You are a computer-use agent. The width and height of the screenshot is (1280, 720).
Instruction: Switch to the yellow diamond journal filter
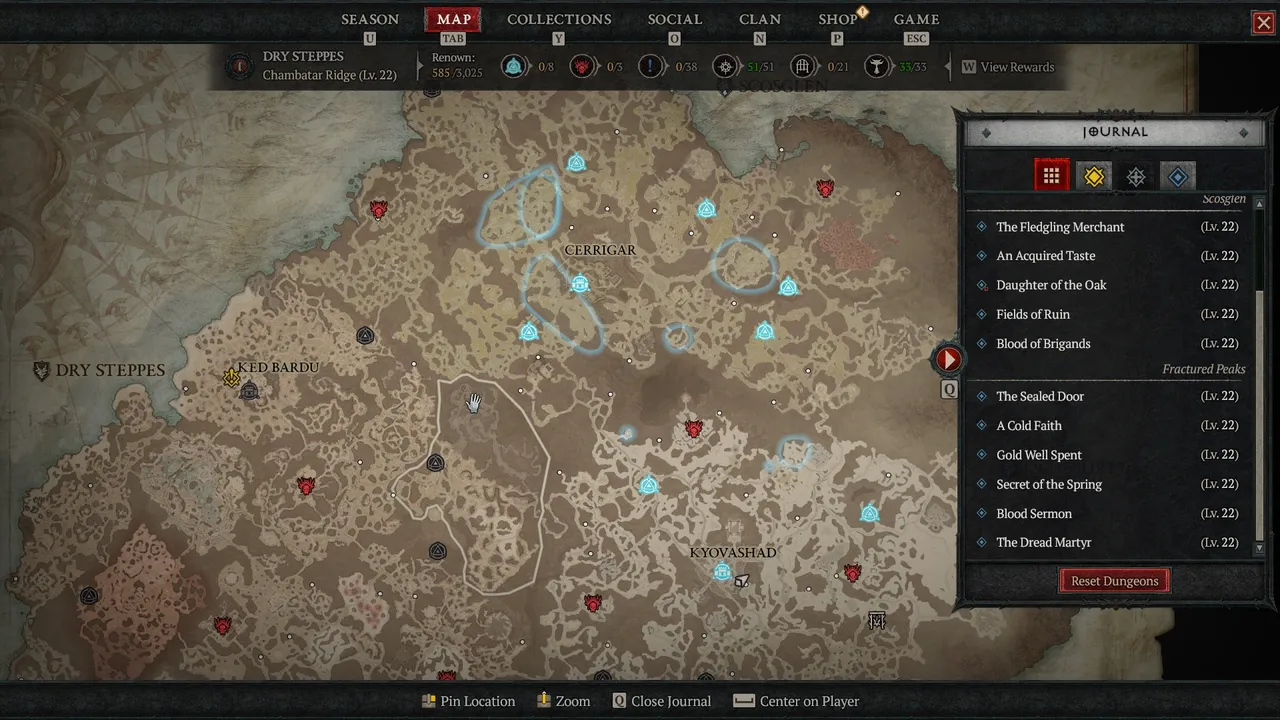click(x=1094, y=177)
